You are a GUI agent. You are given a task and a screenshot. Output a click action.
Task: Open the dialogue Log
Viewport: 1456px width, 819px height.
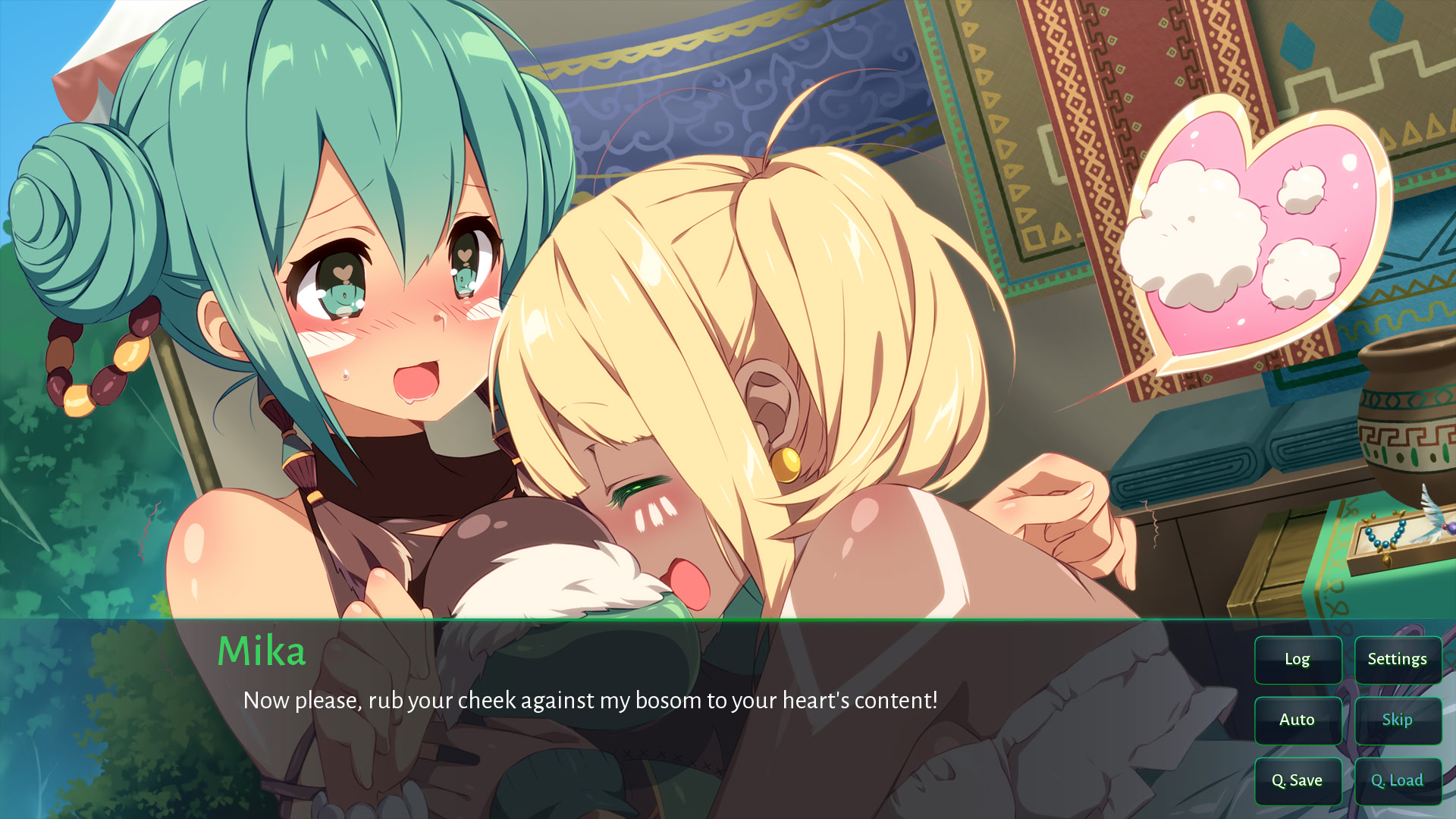coord(1298,660)
